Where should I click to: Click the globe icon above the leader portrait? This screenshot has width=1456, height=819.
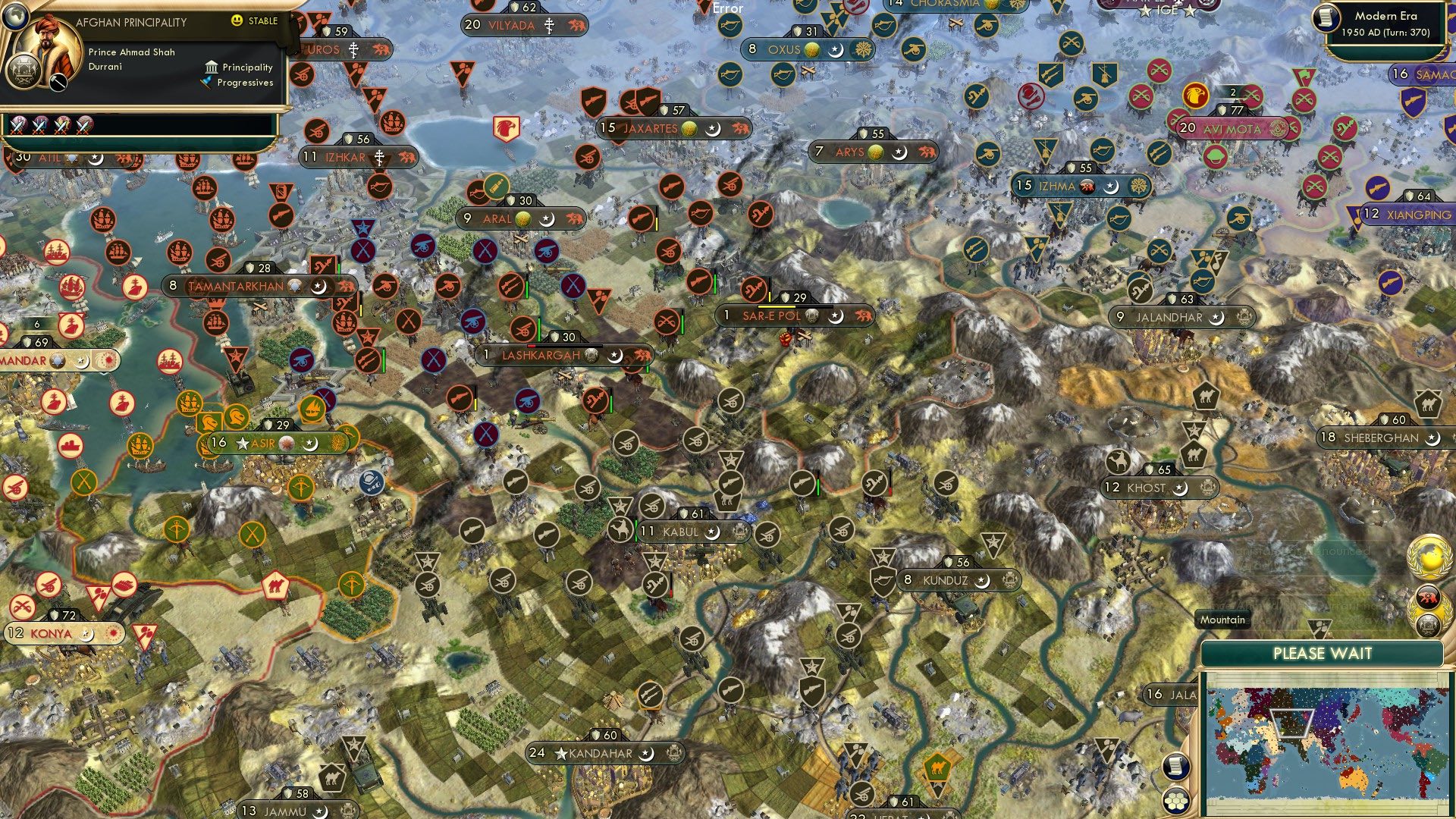pyautogui.click(x=15, y=17)
